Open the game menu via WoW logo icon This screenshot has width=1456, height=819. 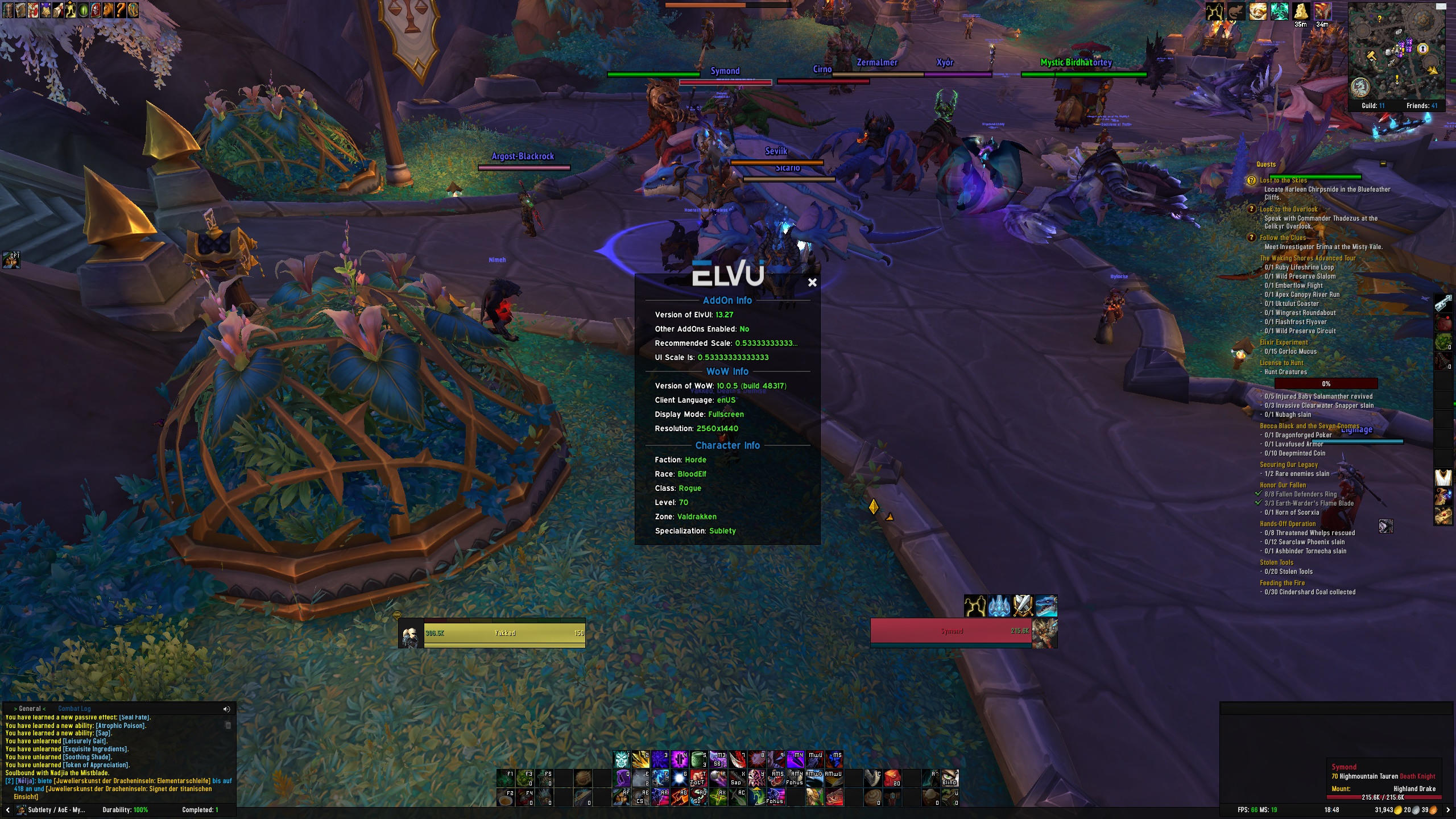point(134,10)
